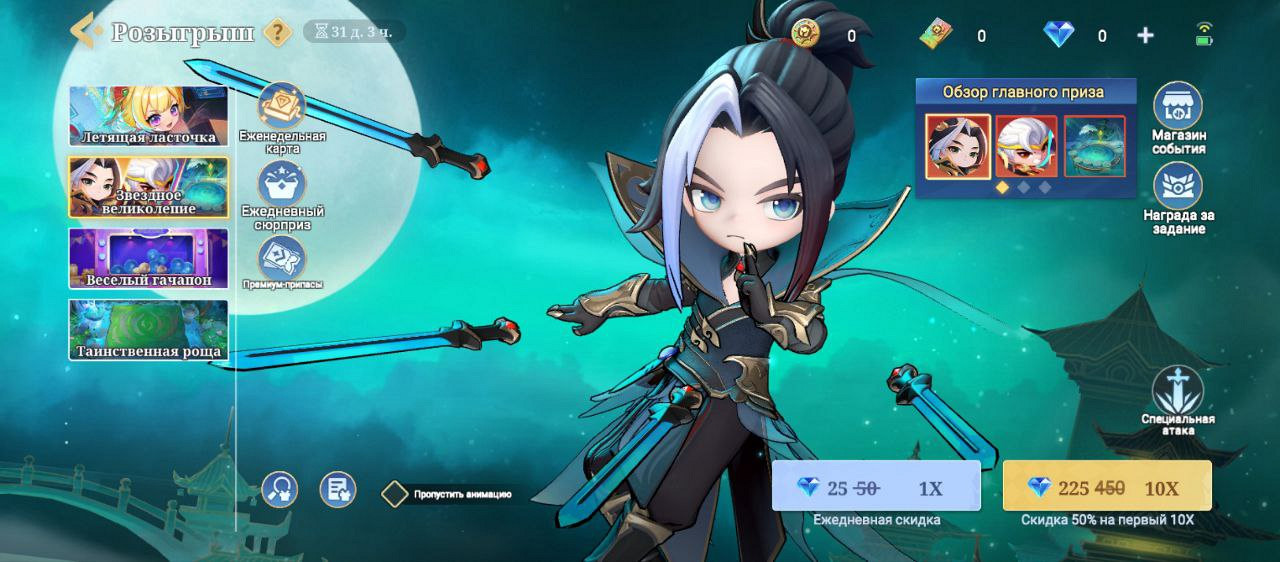Go back using the arrow beside Розыгрыш

pyautogui.click(x=86, y=31)
